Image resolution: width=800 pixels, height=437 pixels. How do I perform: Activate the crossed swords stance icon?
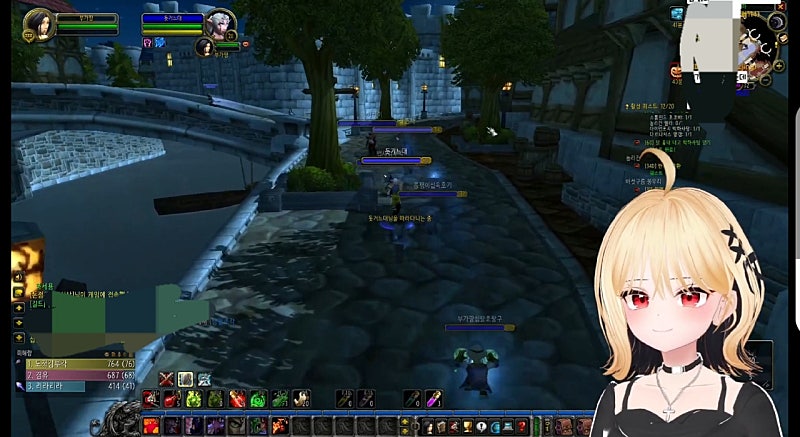167,378
